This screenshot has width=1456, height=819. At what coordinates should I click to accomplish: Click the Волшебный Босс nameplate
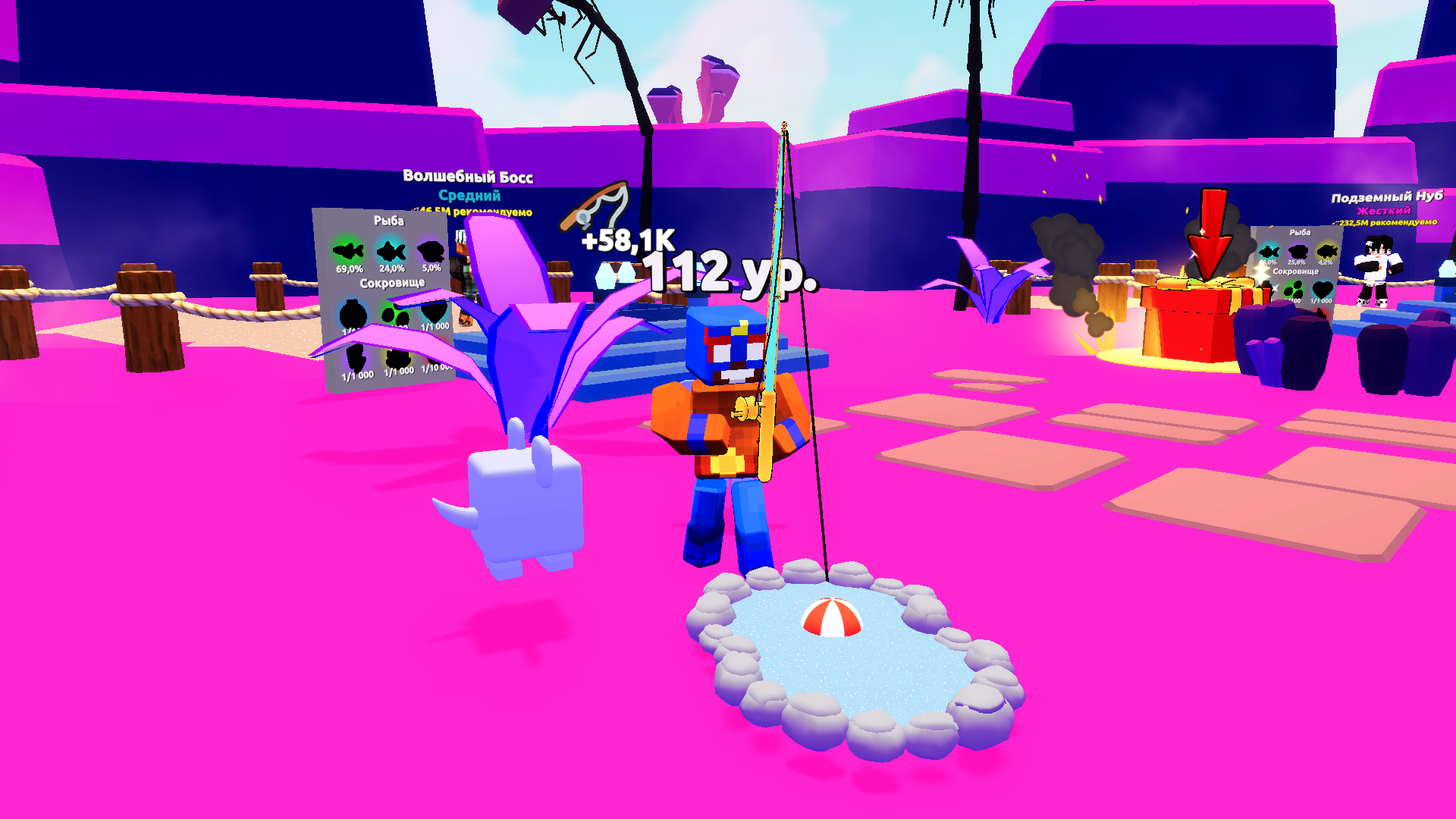pyautogui.click(x=468, y=175)
